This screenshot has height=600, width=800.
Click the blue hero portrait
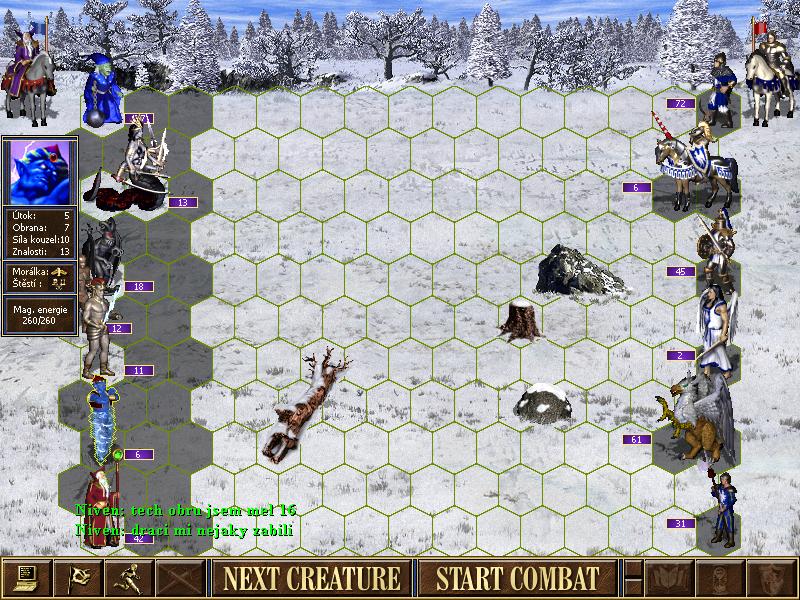[x=39, y=171]
